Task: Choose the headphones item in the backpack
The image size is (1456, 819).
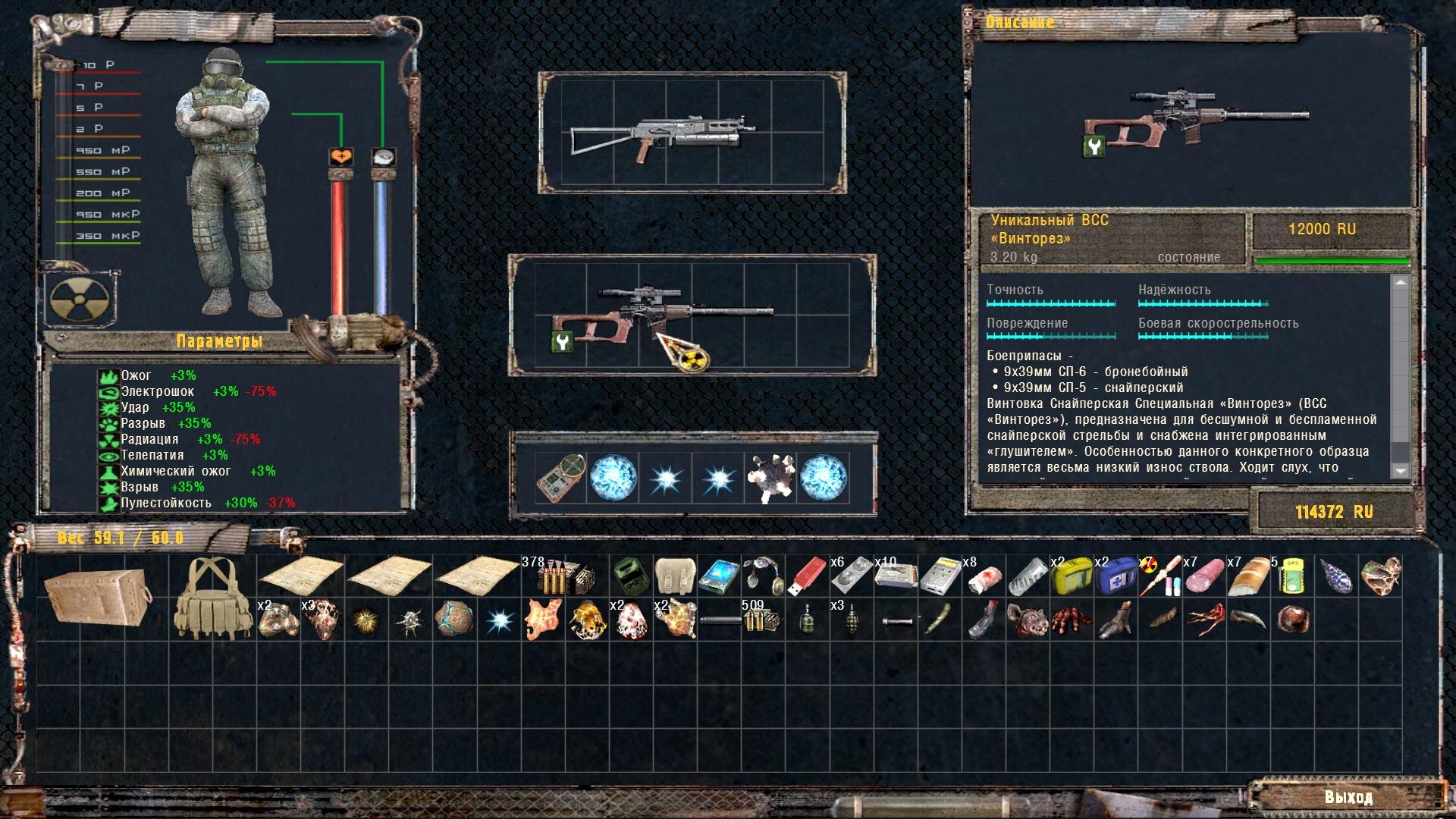Action: pos(762,578)
